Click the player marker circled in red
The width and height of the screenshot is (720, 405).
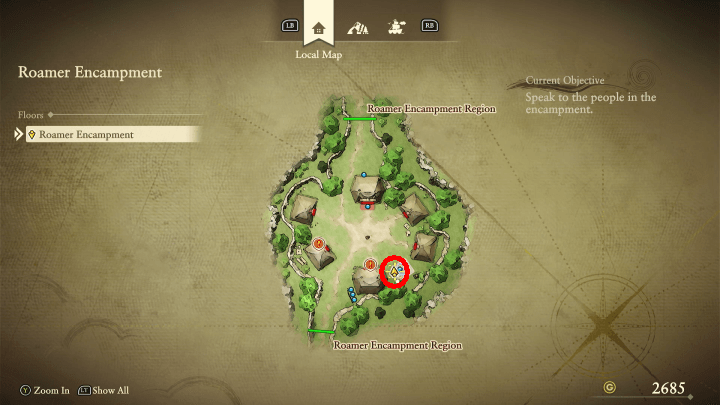(395, 271)
